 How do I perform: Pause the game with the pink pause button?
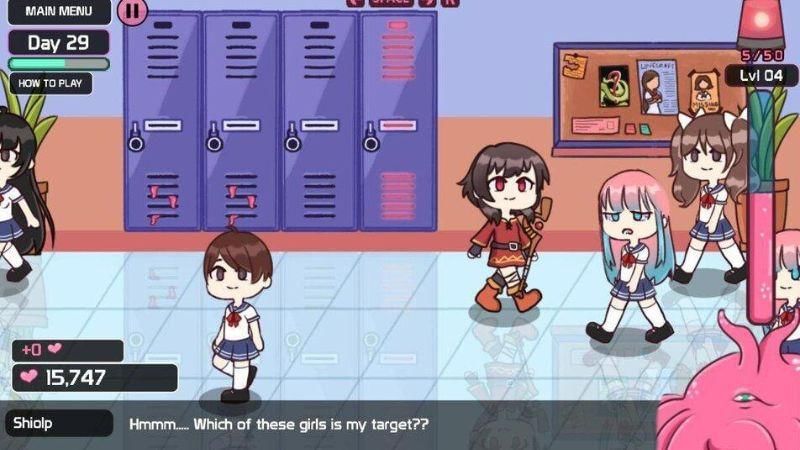133,11
